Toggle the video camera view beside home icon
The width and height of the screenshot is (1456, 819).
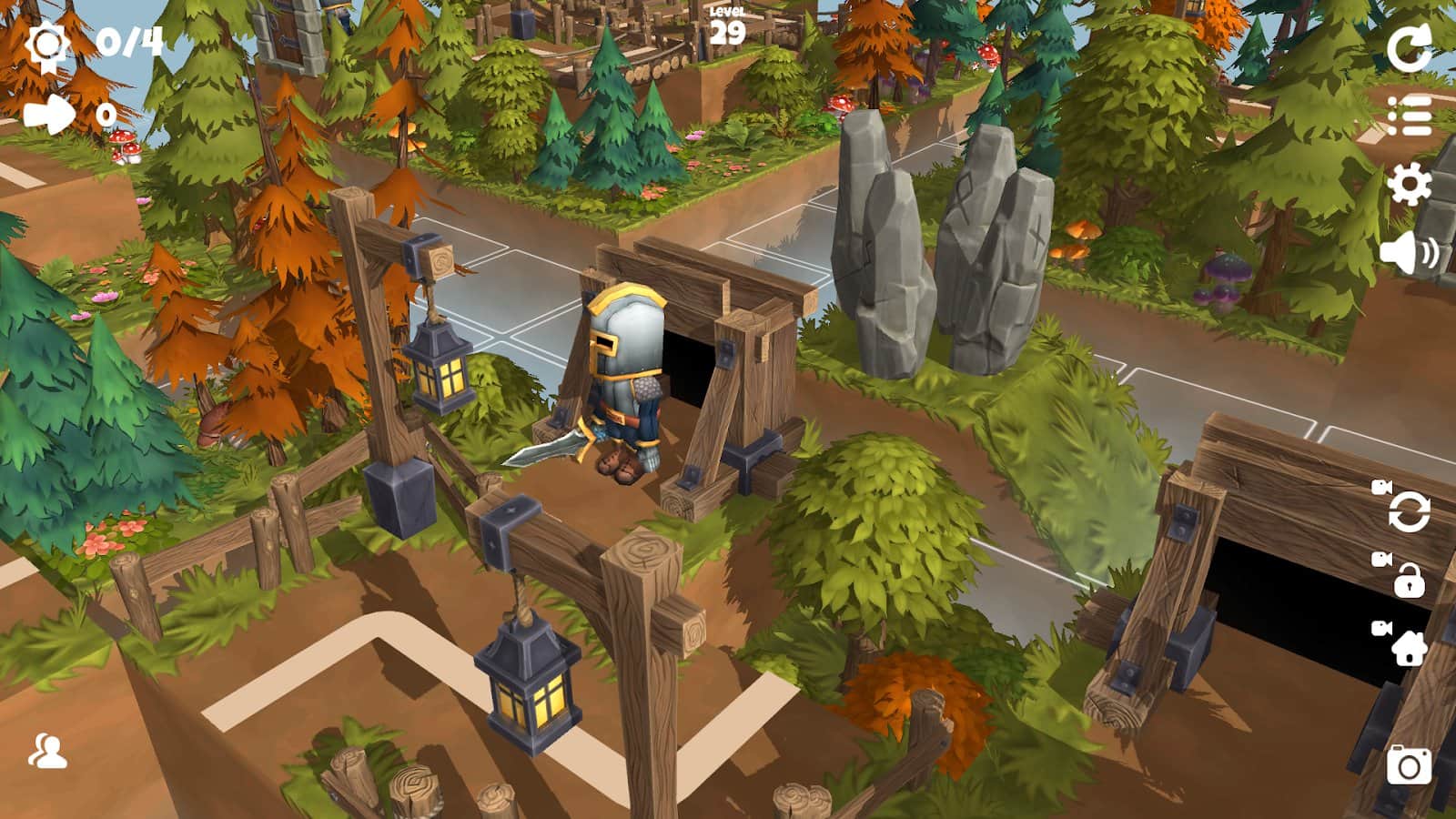[1382, 627]
